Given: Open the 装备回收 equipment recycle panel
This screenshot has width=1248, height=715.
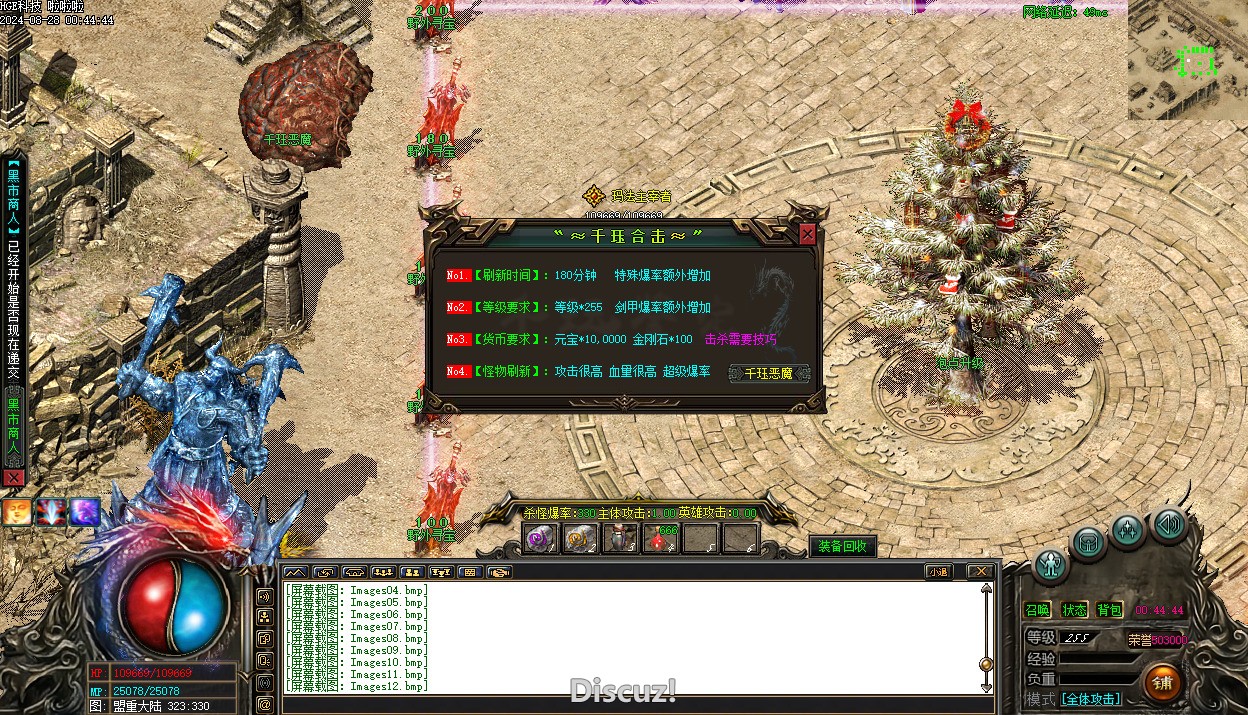Looking at the screenshot, I should click(x=843, y=546).
